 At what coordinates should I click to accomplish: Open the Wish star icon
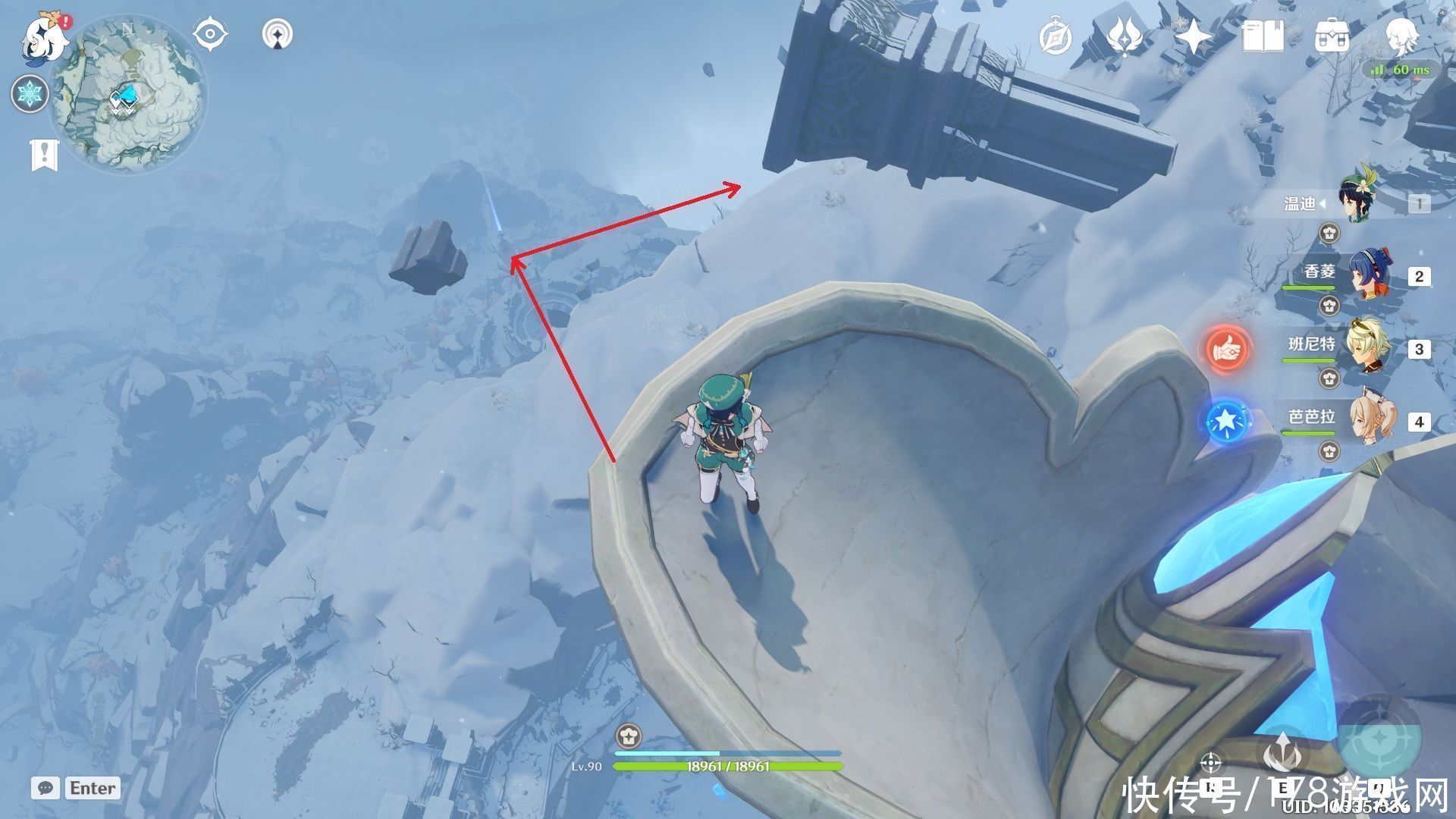(x=1193, y=36)
